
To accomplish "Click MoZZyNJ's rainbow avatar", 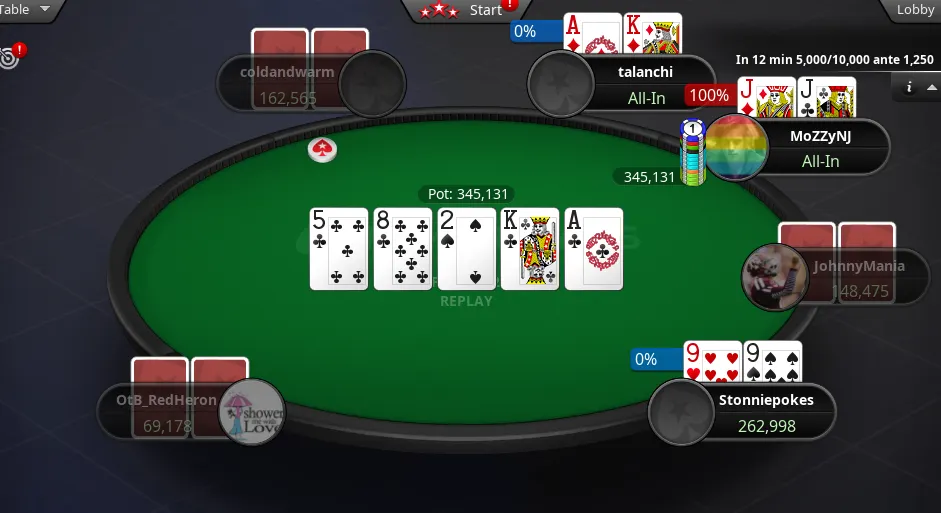I will point(736,147).
